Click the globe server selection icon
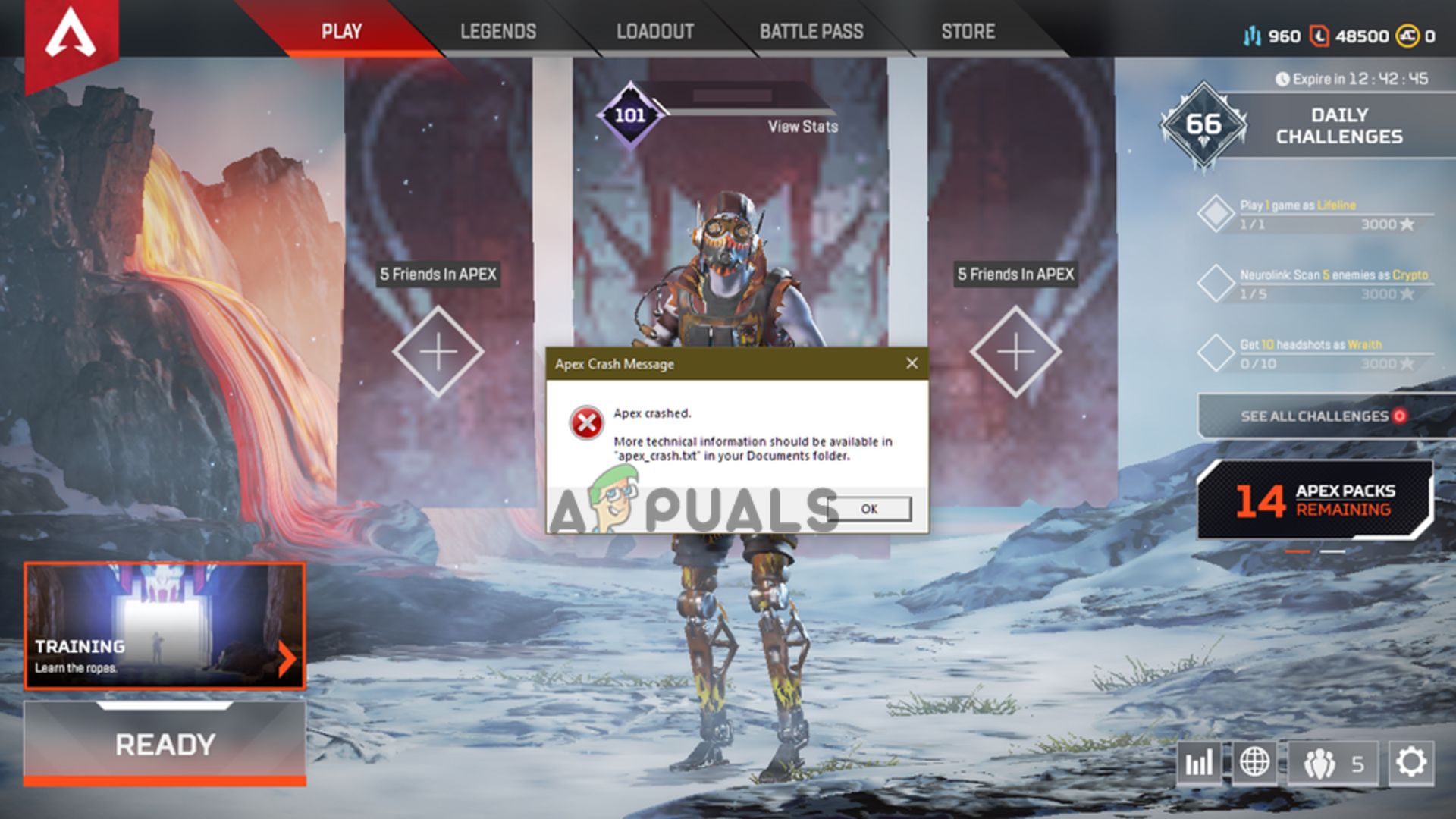The height and width of the screenshot is (819, 1456). pyautogui.click(x=1254, y=761)
